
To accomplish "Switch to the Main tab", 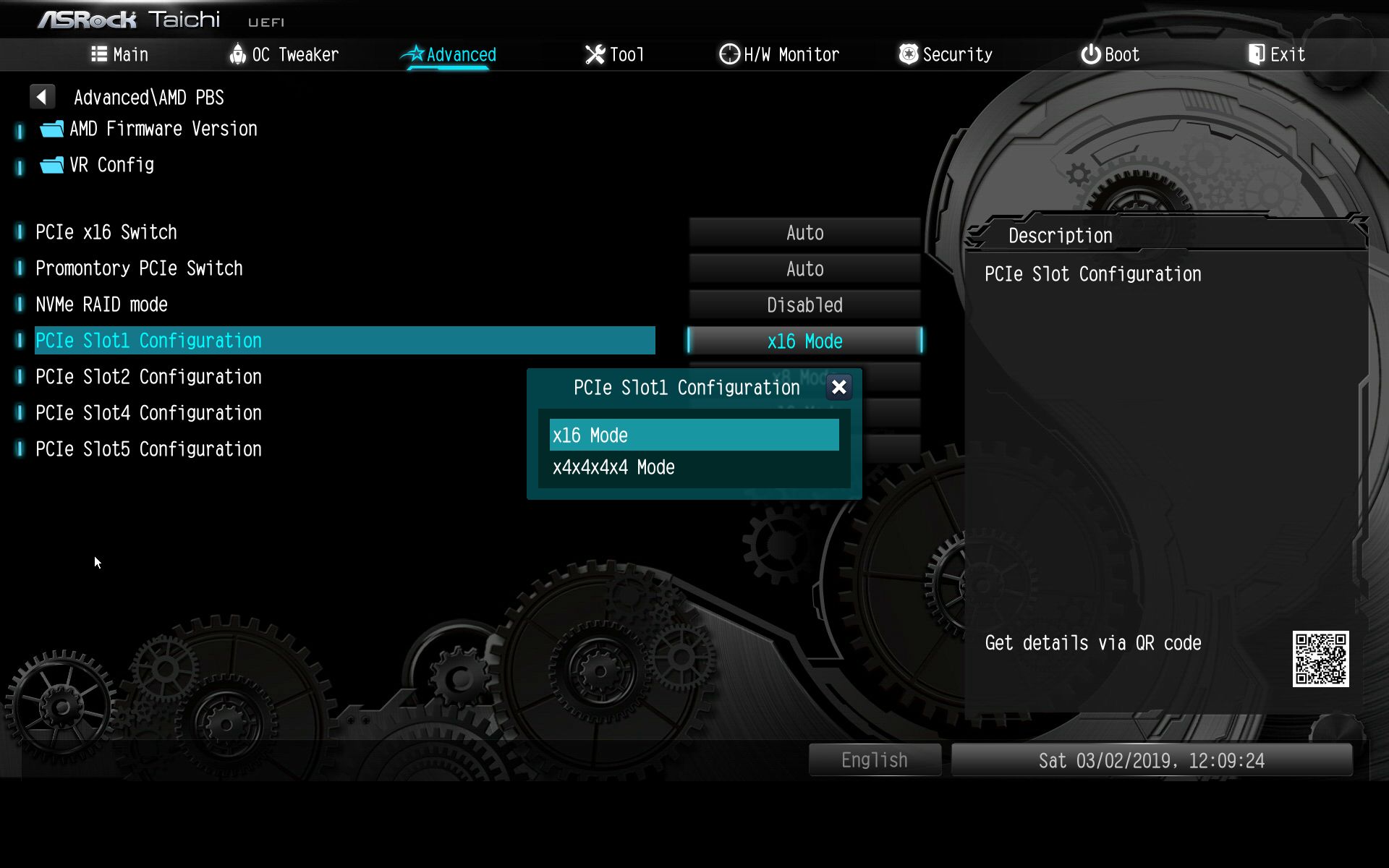I will coord(120,54).
